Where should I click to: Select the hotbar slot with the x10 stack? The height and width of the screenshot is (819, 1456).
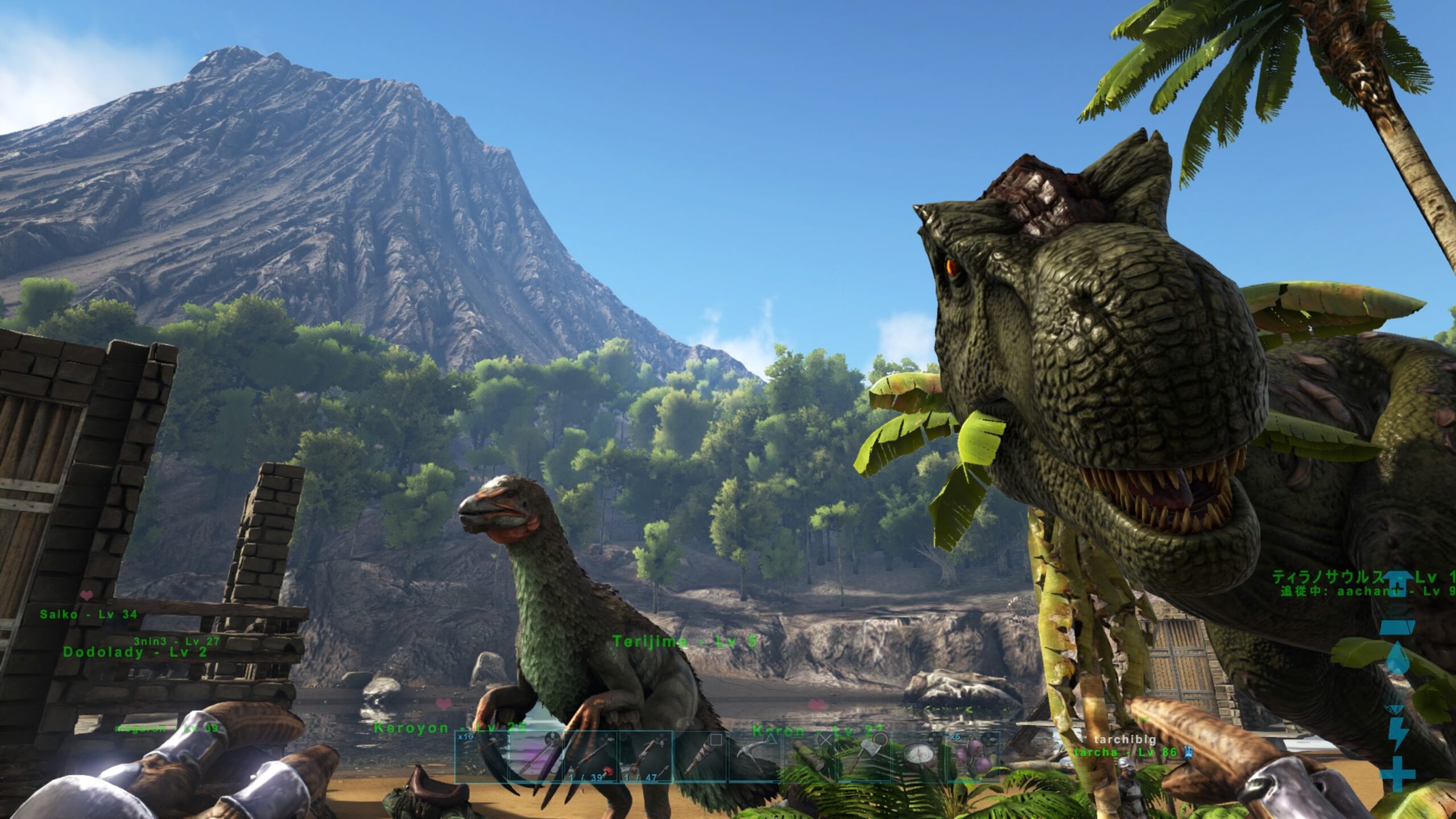coord(481,758)
